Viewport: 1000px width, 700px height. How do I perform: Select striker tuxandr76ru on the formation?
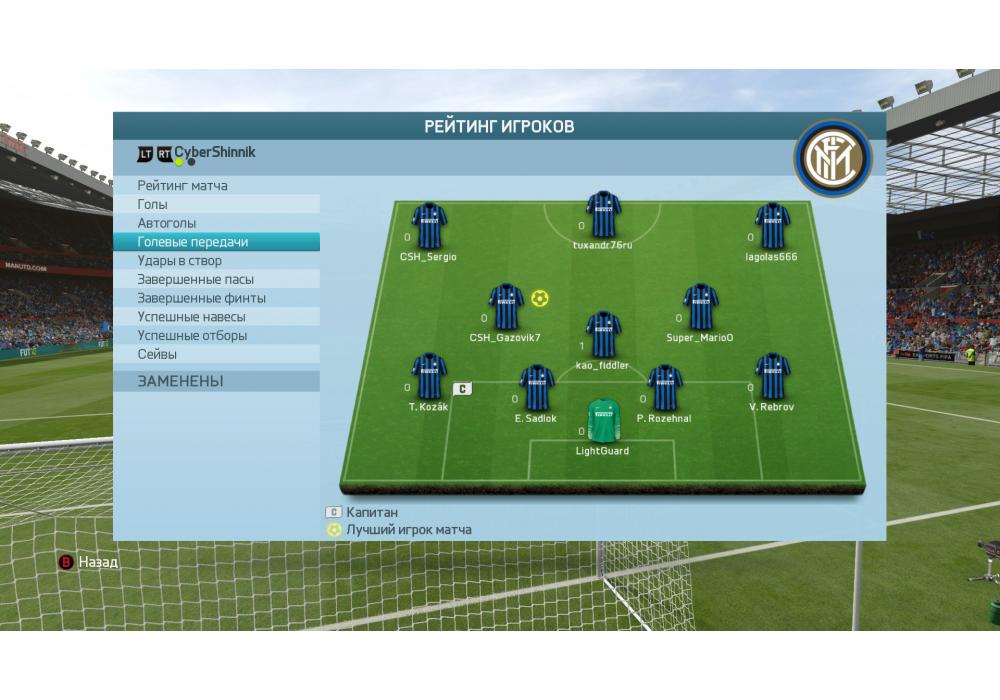pyautogui.click(x=603, y=214)
